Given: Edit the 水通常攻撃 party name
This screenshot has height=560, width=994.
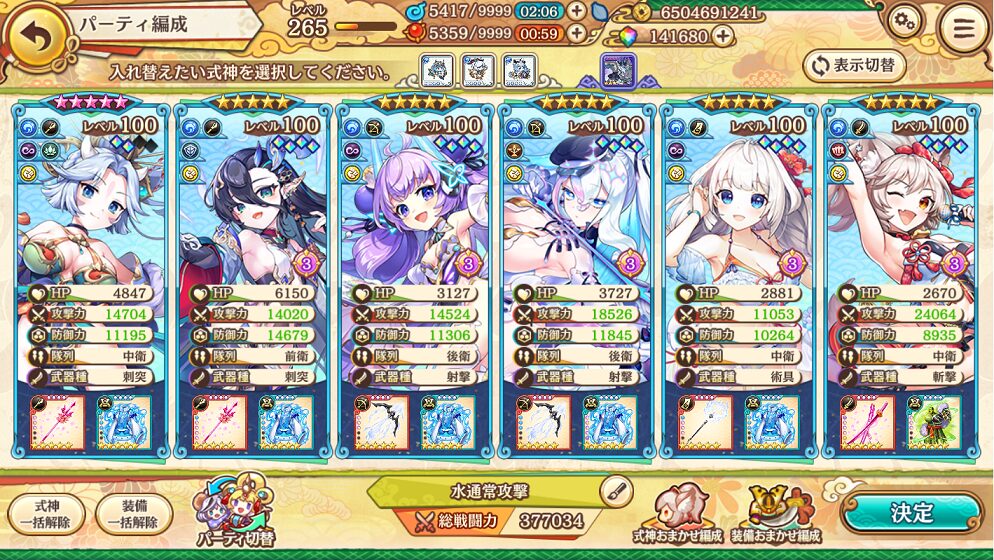Looking at the screenshot, I should coord(617,490).
